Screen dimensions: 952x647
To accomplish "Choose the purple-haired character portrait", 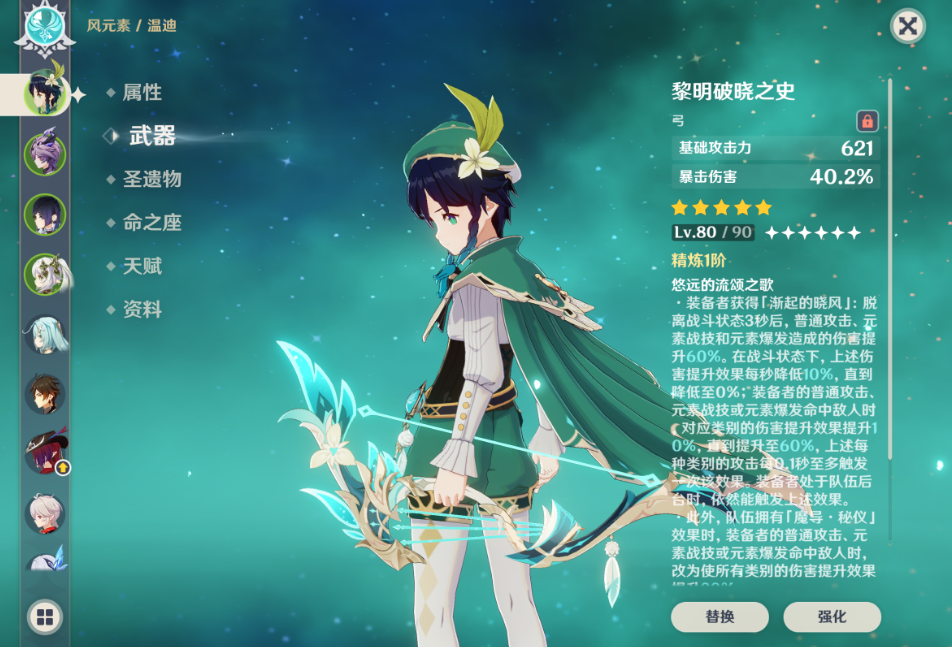I will (x=45, y=154).
